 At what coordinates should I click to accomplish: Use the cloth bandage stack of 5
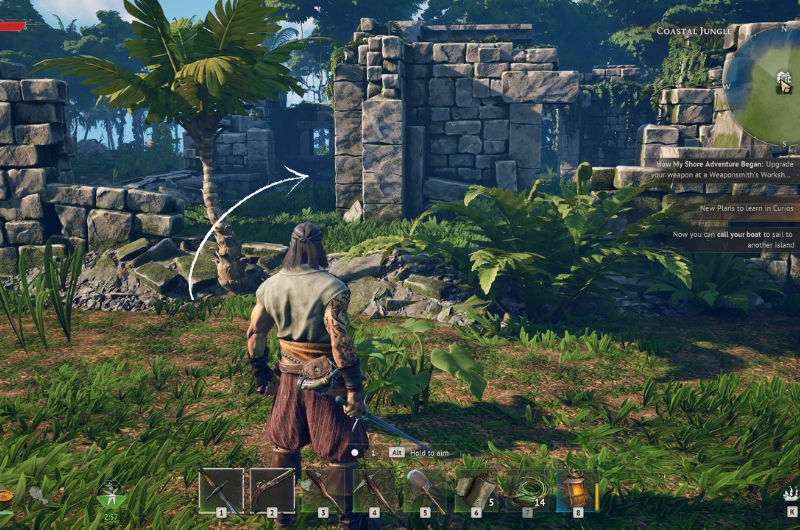click(x=476, y=490)
